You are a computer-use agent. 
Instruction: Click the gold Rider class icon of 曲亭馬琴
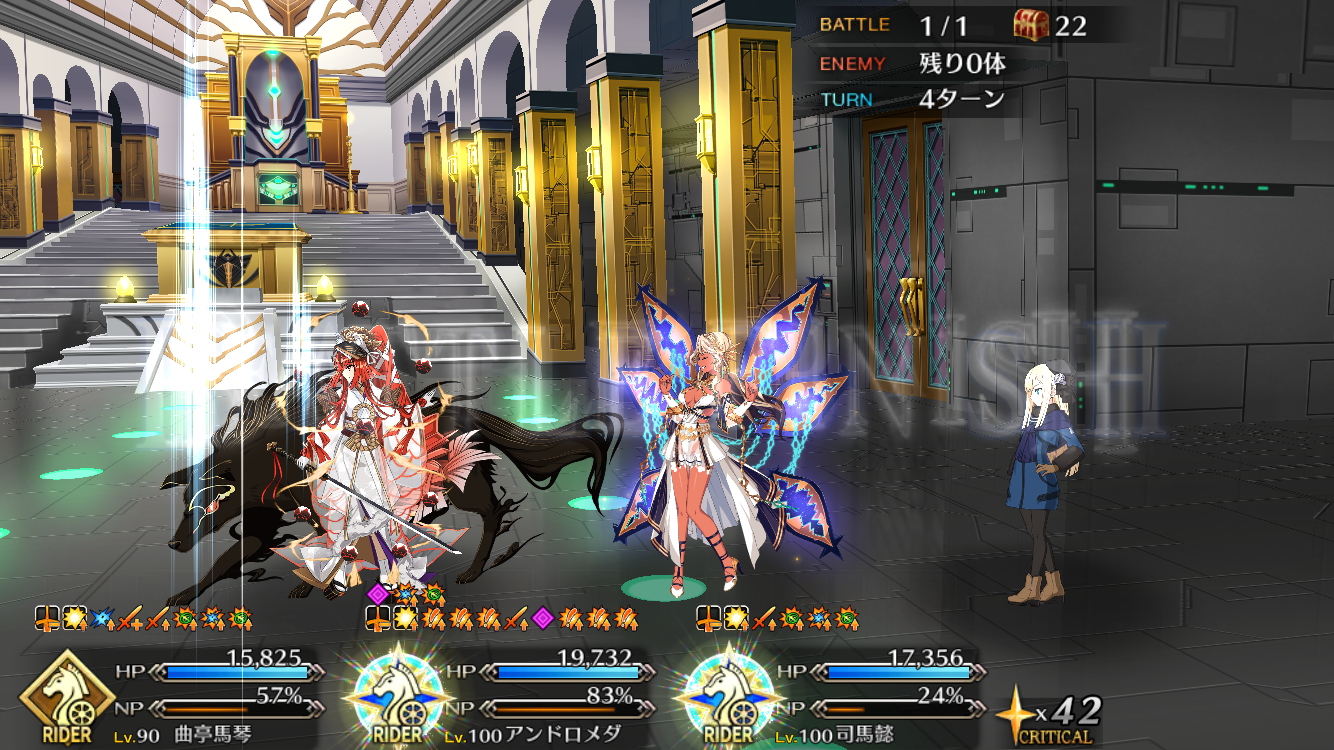coord(68,695)
